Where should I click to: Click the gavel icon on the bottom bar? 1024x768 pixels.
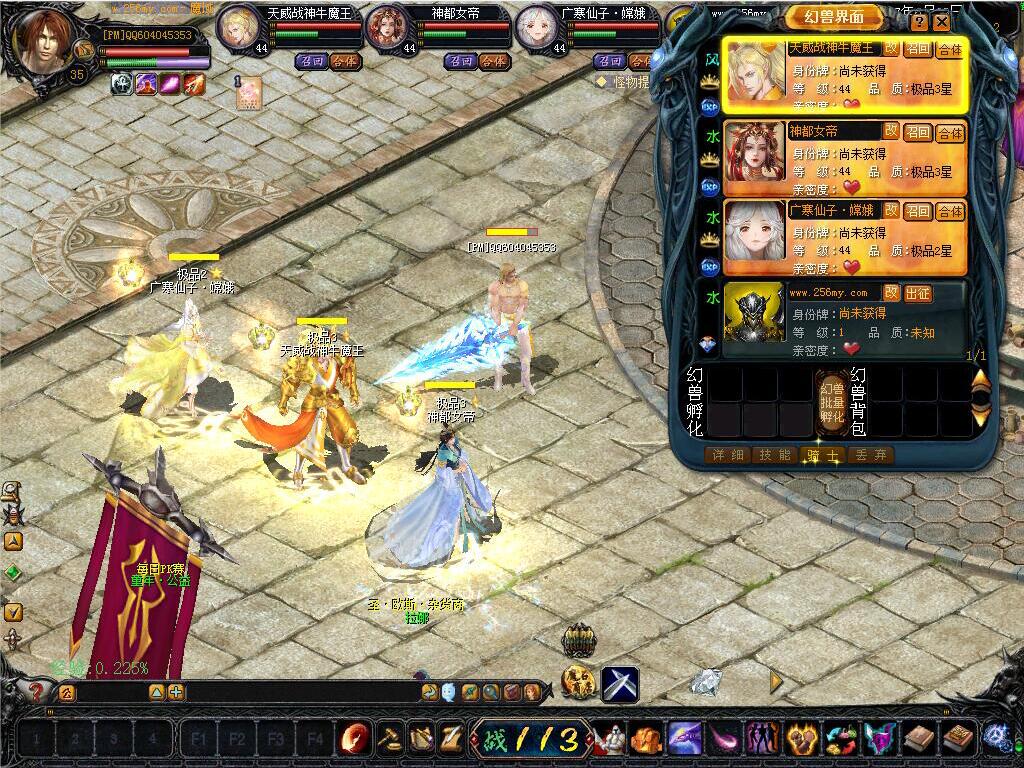coord(390,739)
